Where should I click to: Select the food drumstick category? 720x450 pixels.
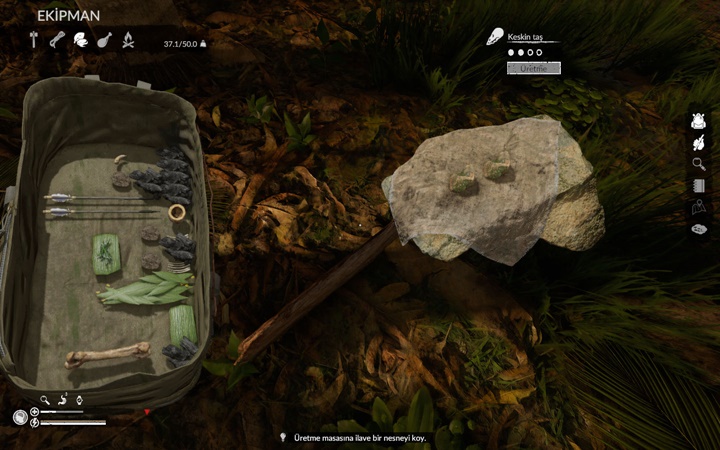click(x=104, y=40)
